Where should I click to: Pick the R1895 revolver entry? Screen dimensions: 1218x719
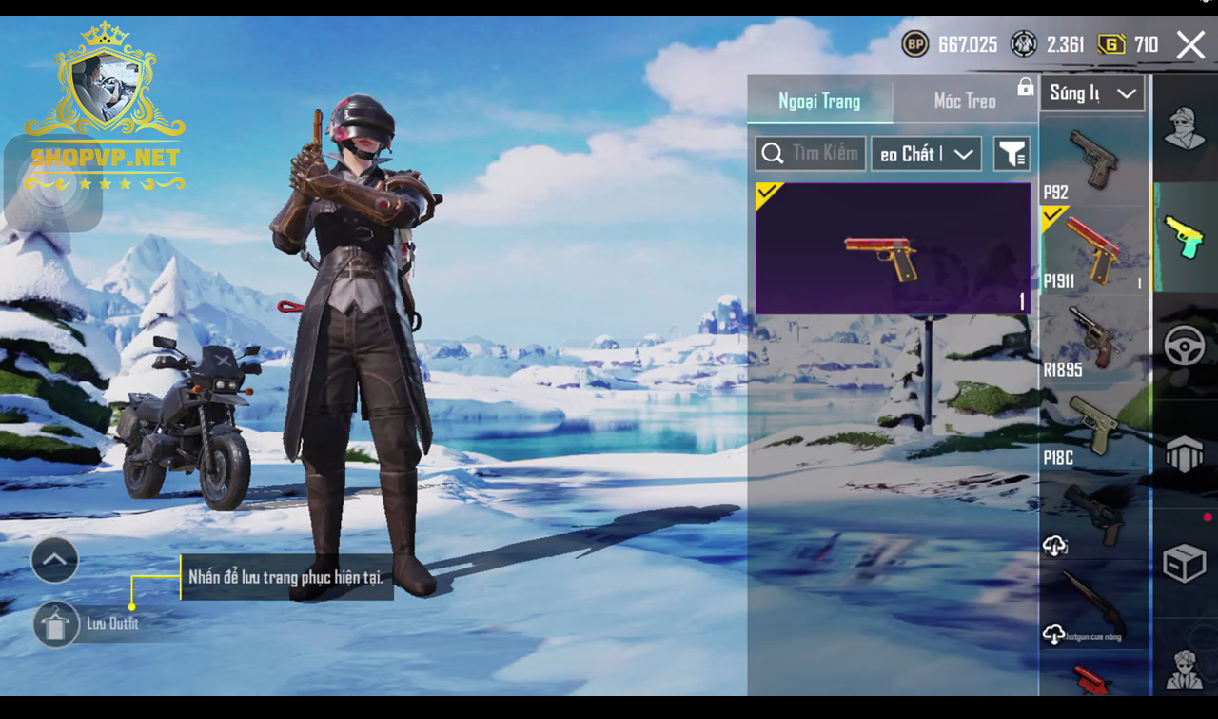[x=1094, y=338]
